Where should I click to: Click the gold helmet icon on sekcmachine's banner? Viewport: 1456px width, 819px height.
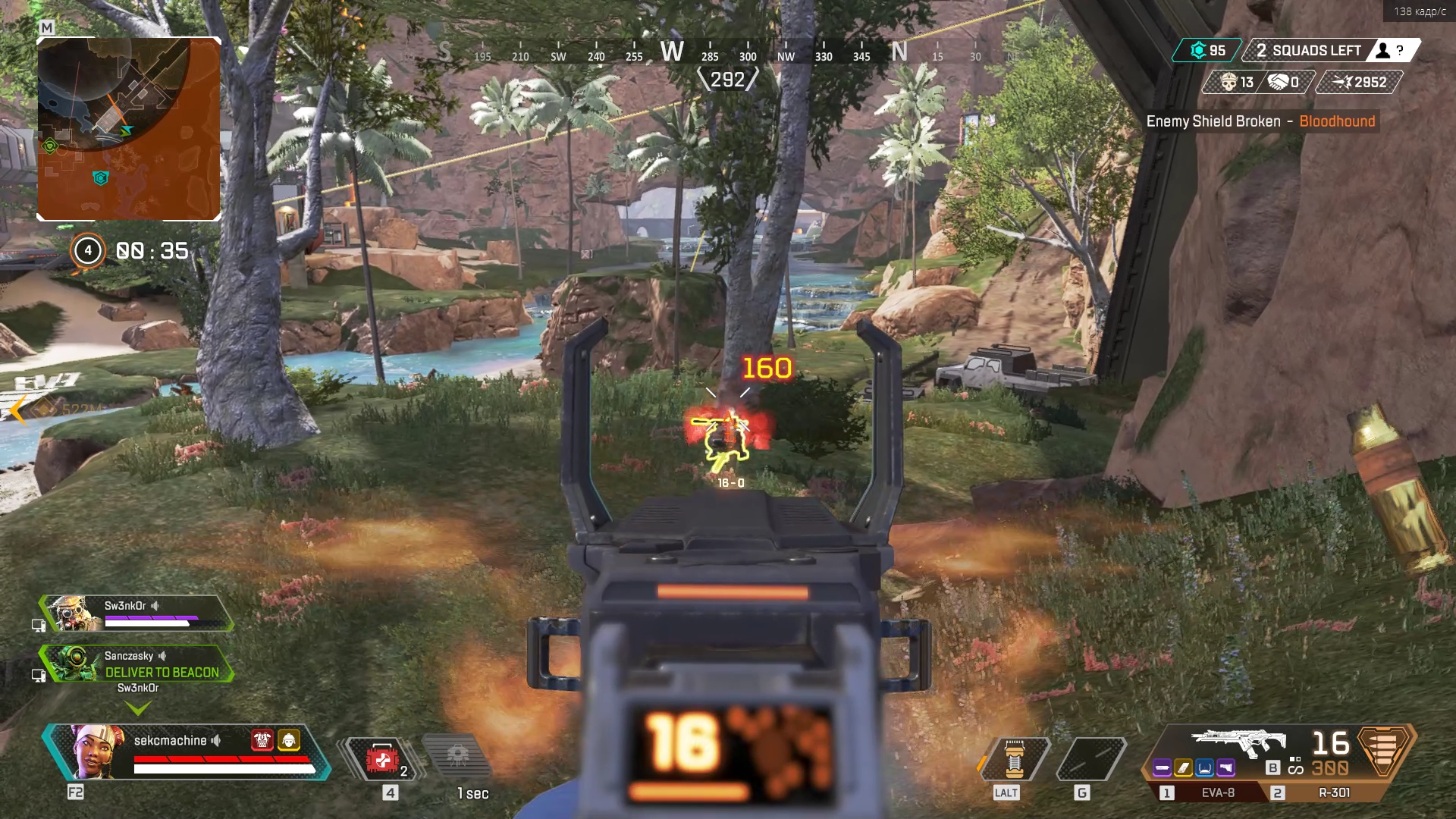(x=289, y=739)
